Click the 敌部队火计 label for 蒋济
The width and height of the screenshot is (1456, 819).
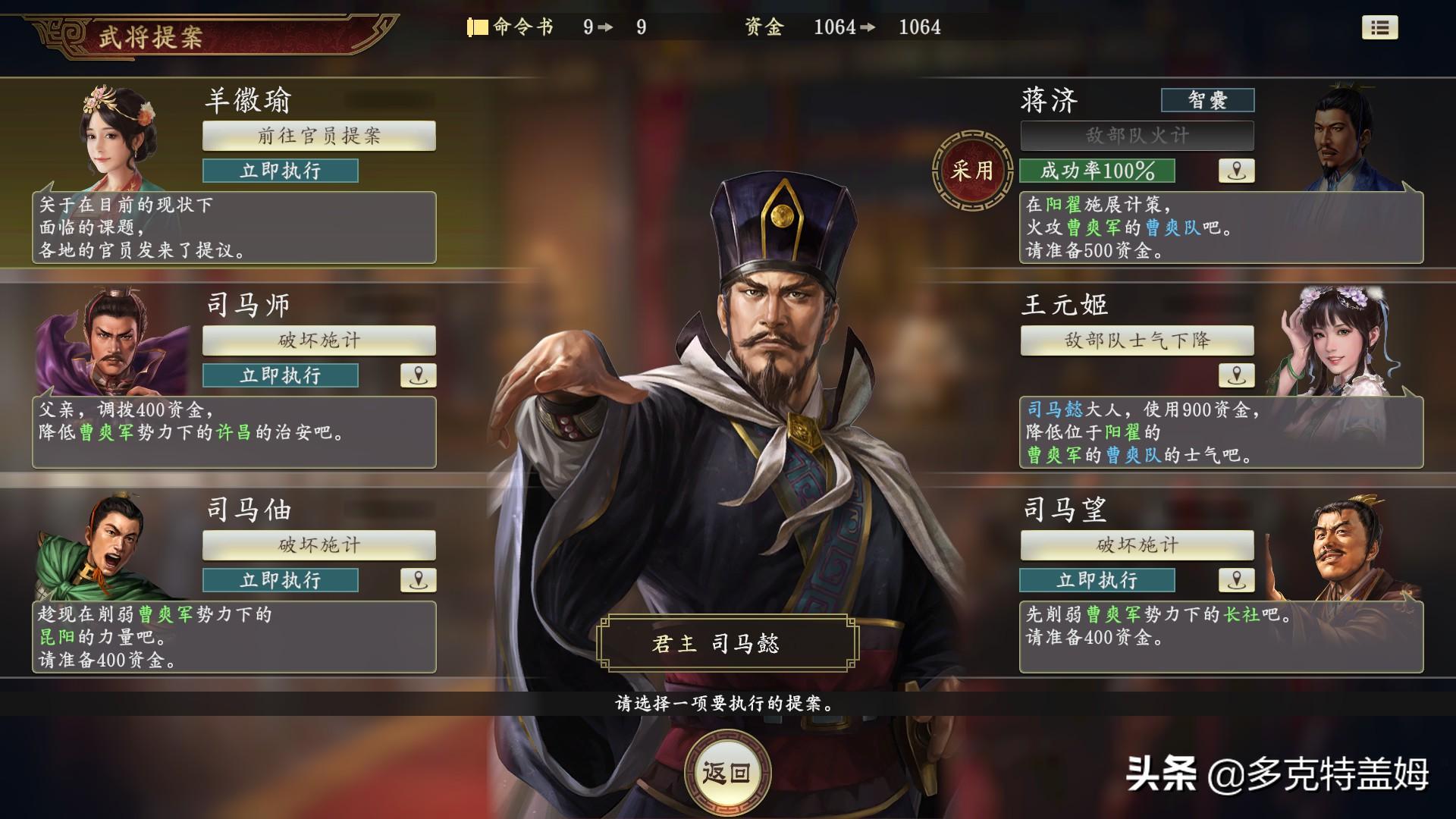tap(1137, 137)
